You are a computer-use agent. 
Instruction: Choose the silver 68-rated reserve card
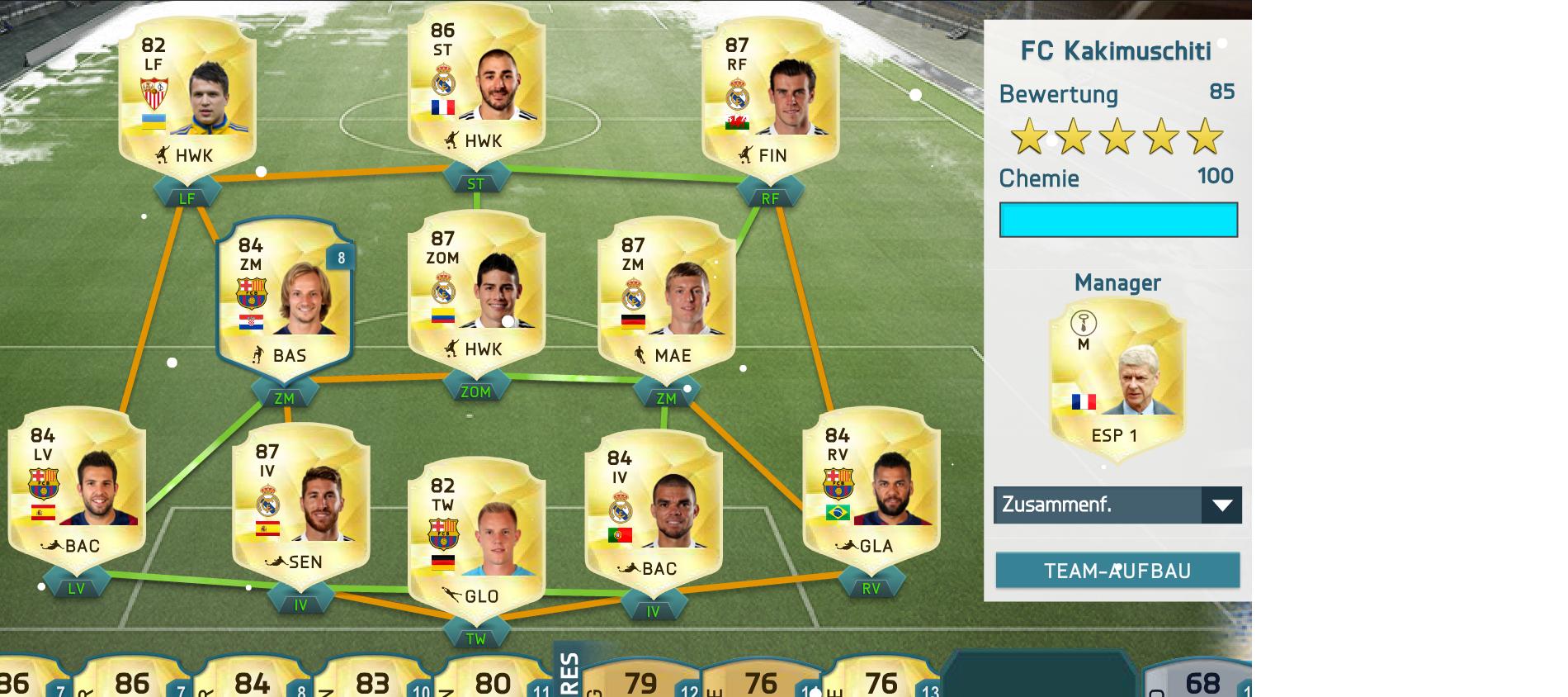1201,680
